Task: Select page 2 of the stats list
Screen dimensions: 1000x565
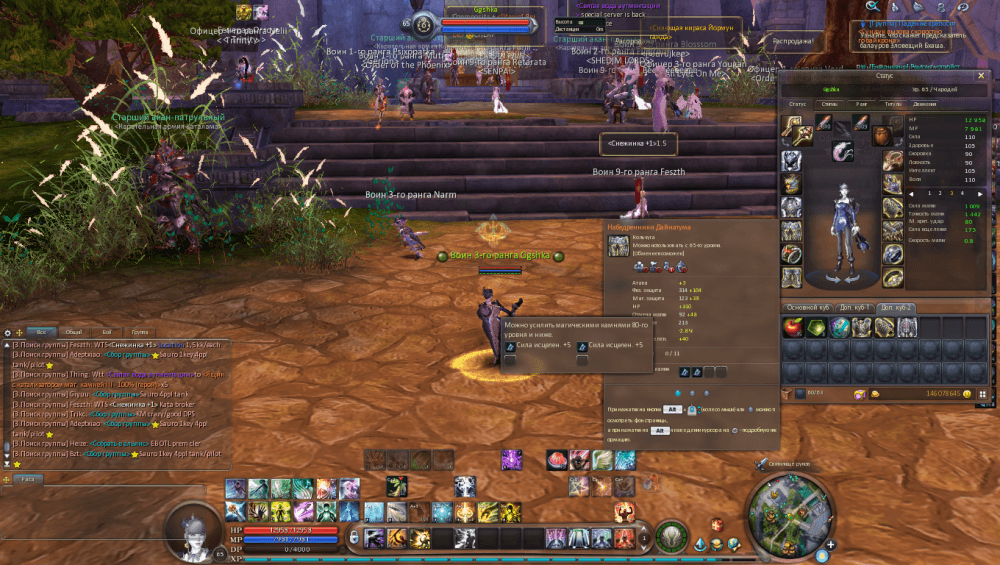Action: (x=938, y=193)
